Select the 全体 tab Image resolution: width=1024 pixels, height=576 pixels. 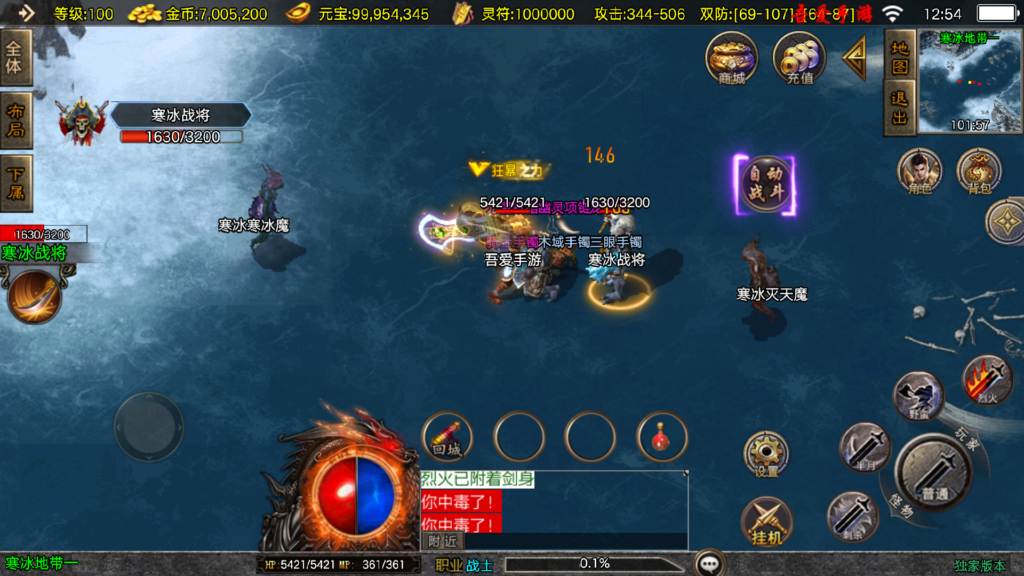[x=16, y=57]
